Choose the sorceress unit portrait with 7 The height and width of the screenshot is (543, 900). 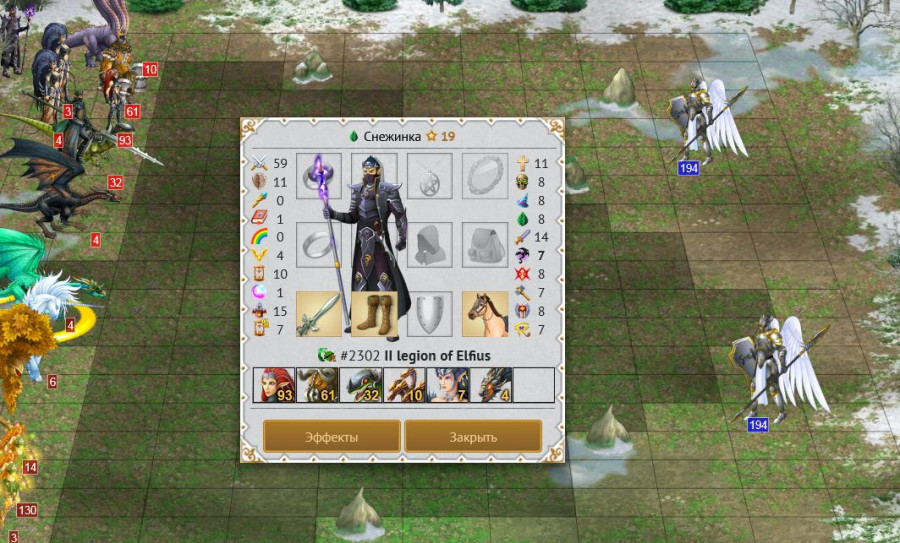446,385
